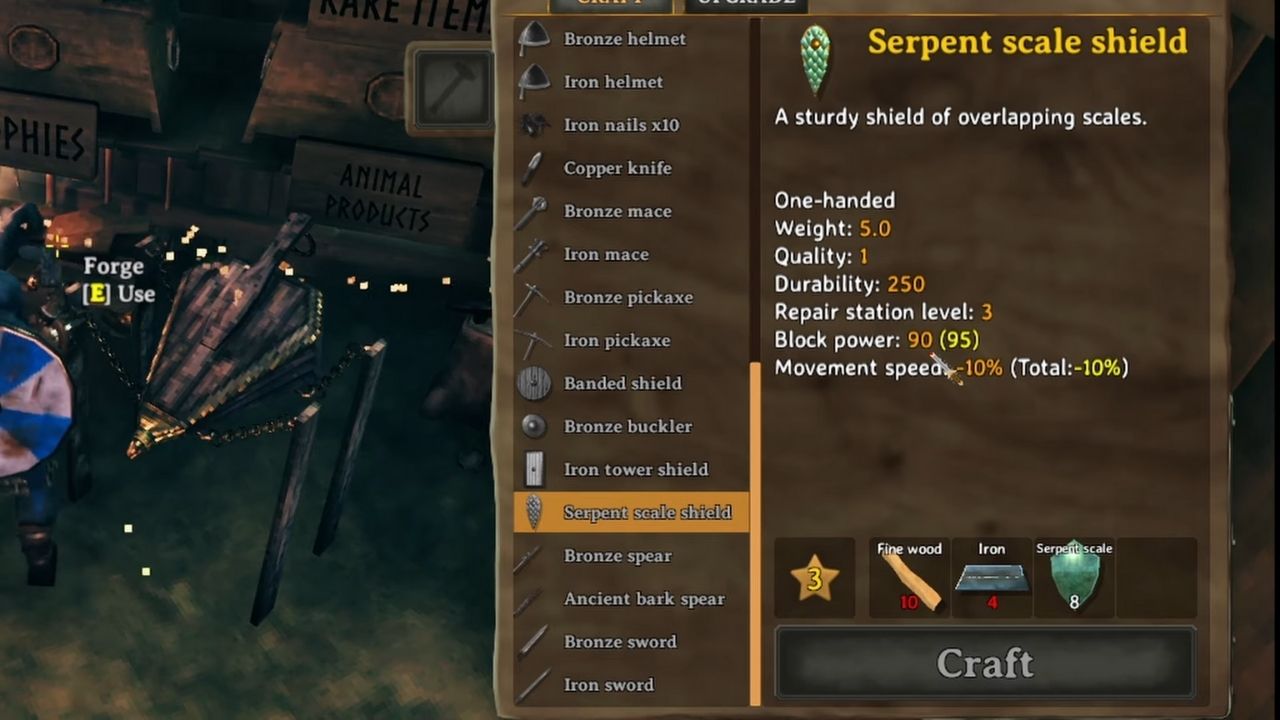This screenshot has height=720, width=1280.
Task: Select the Bronze helmet recipe icon
Action: tap(535, 38)
